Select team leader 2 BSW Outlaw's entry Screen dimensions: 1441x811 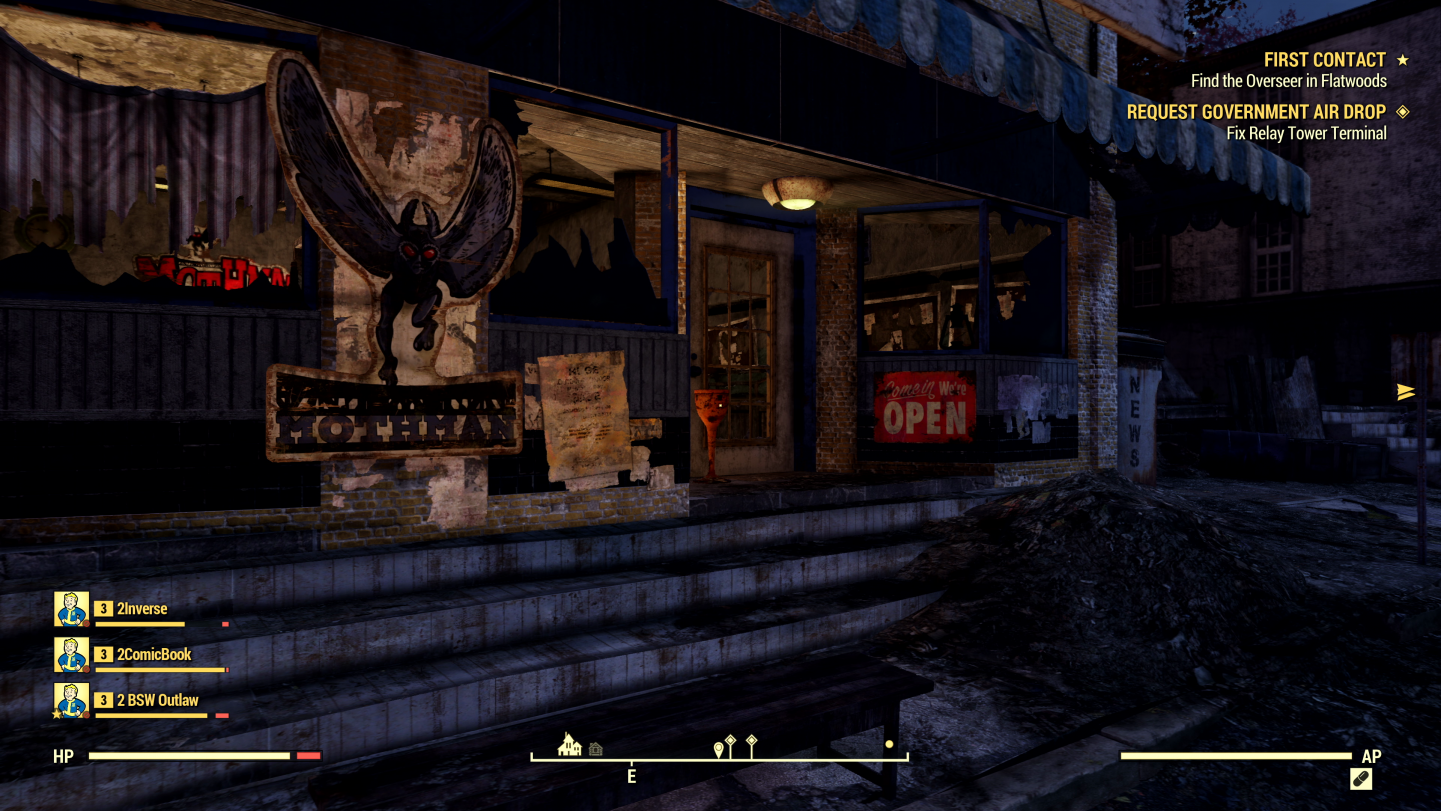(157, 700)
